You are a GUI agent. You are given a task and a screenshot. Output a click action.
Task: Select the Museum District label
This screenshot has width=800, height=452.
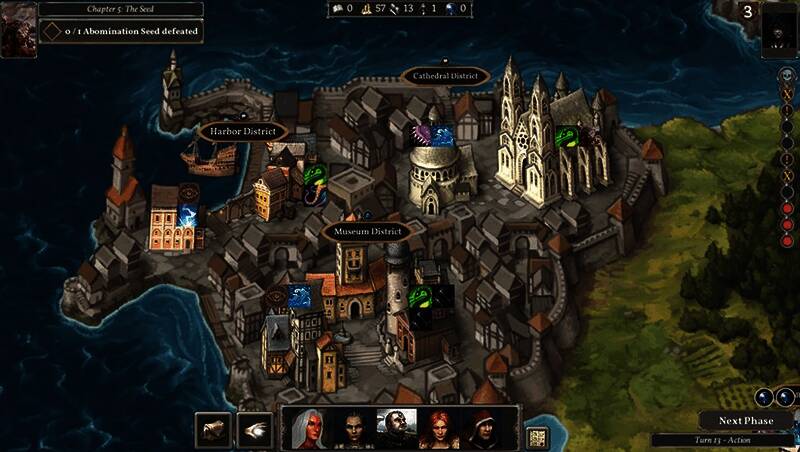368,232
